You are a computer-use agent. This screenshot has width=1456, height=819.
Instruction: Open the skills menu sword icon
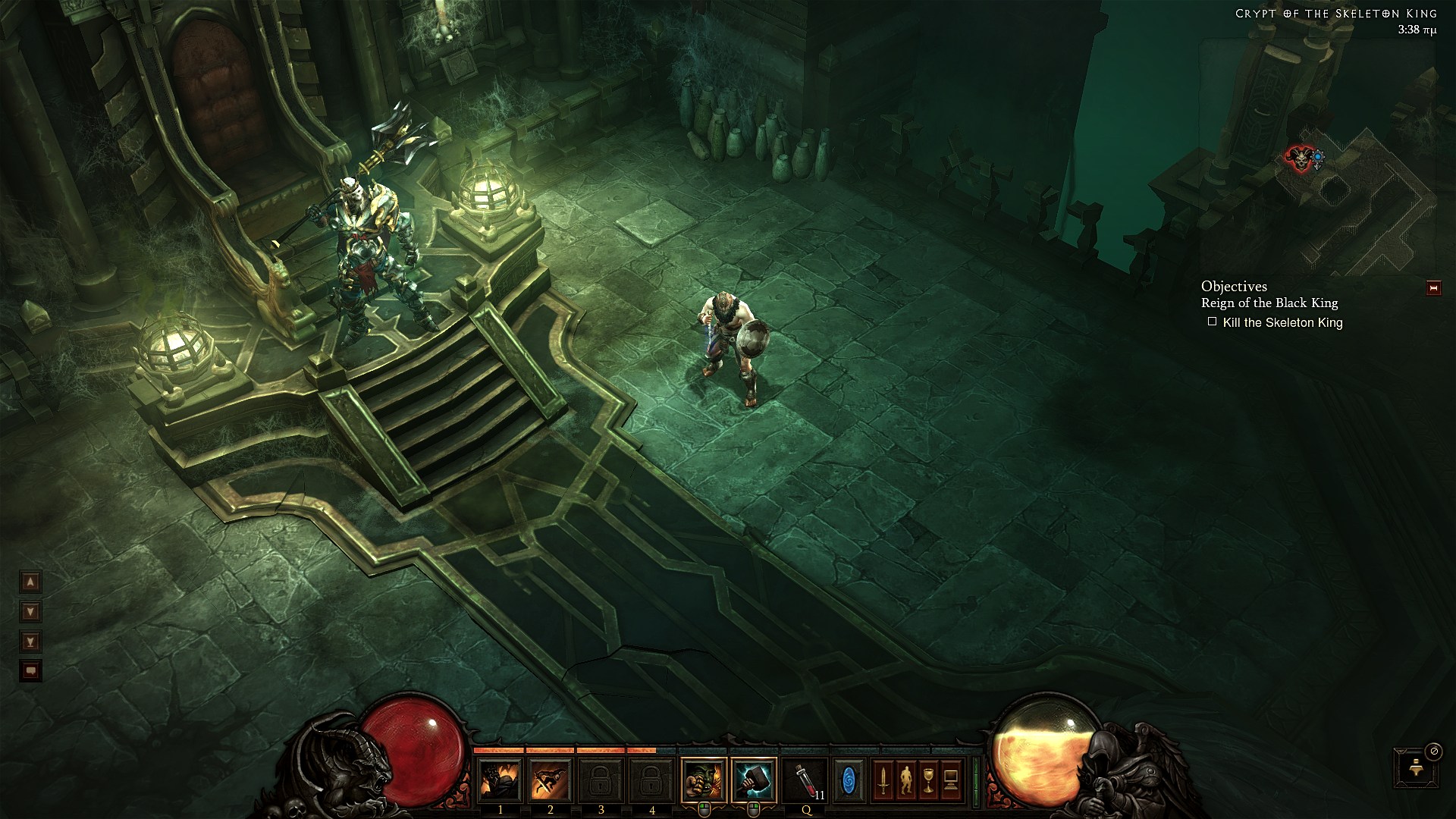click(x=883, y=780)
